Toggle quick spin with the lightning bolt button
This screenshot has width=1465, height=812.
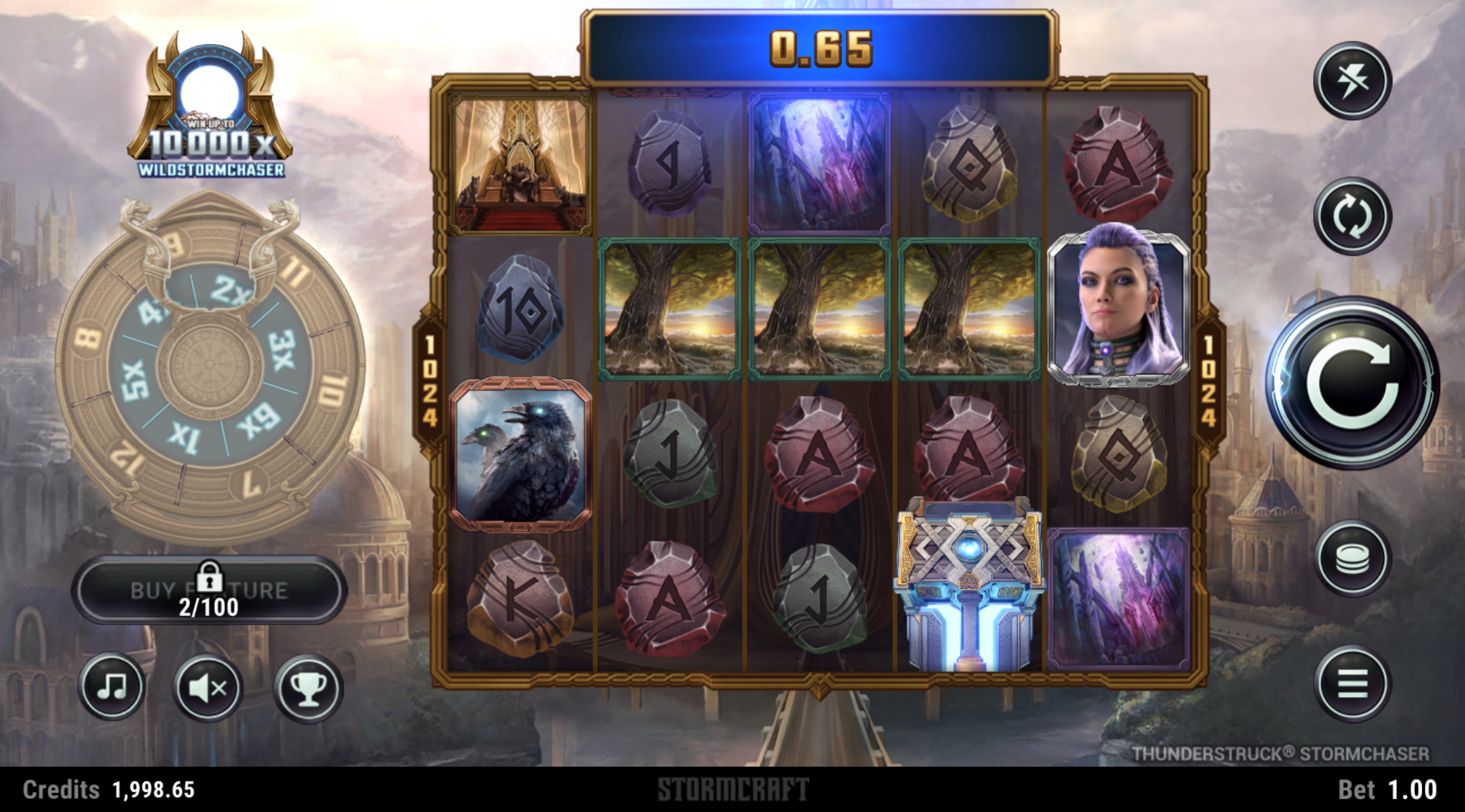click(1352, 81)
